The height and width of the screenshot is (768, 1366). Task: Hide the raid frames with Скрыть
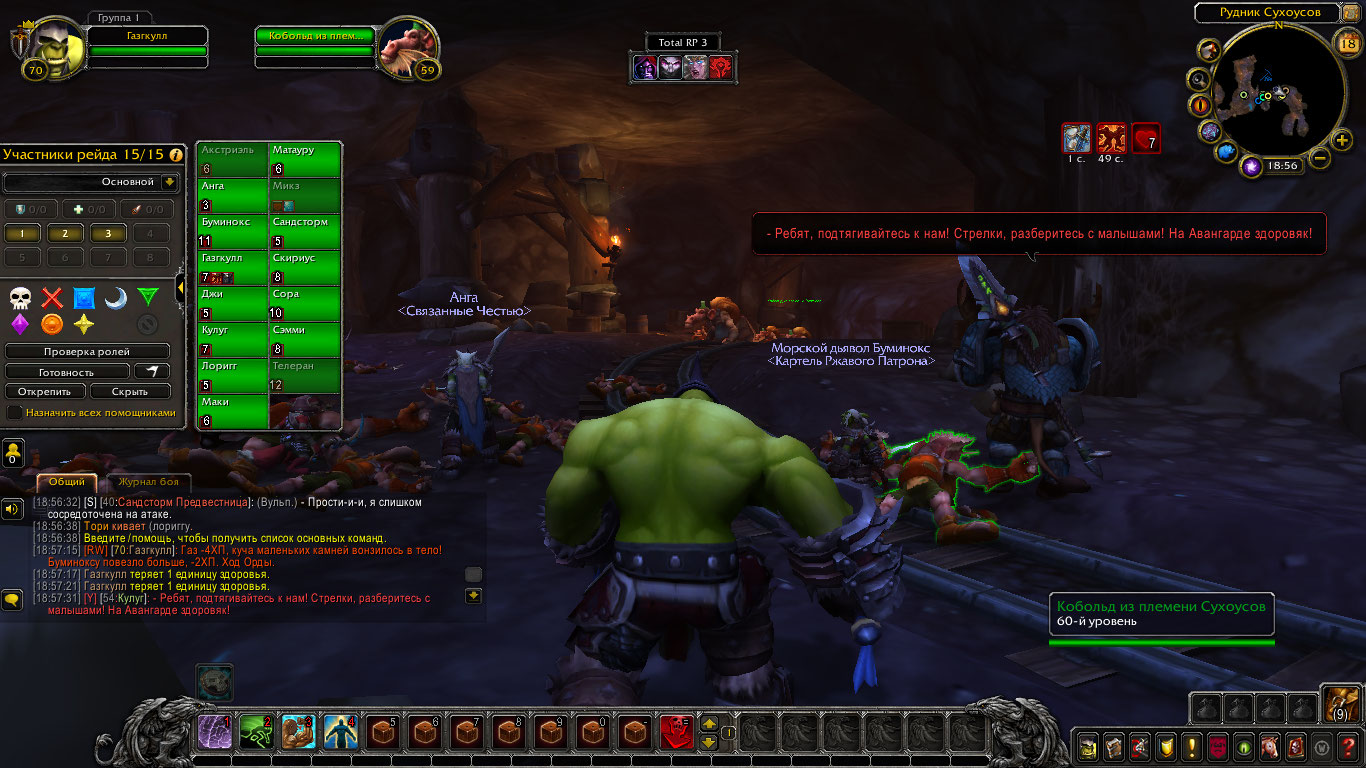(x=130, y=392)
